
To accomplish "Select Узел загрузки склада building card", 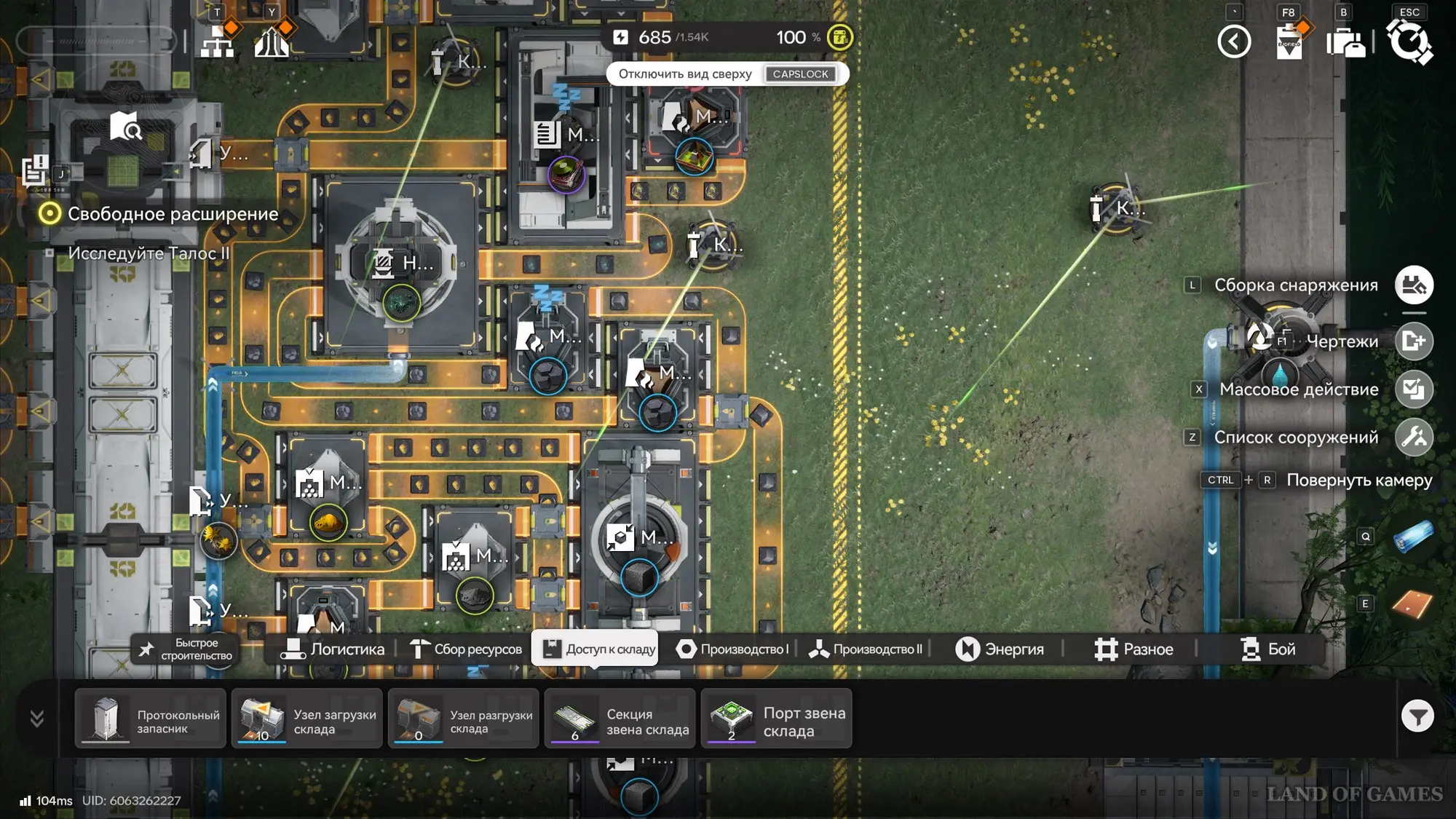I will 307,719.
